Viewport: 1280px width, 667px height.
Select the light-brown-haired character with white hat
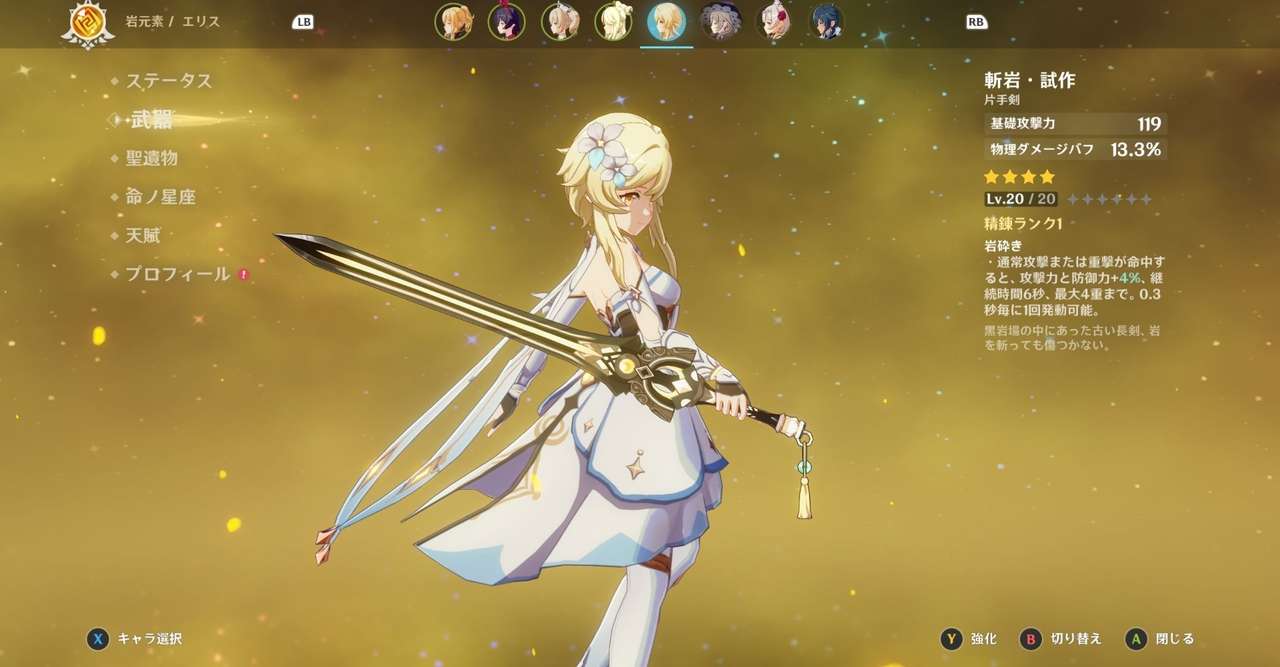point(560,21)
